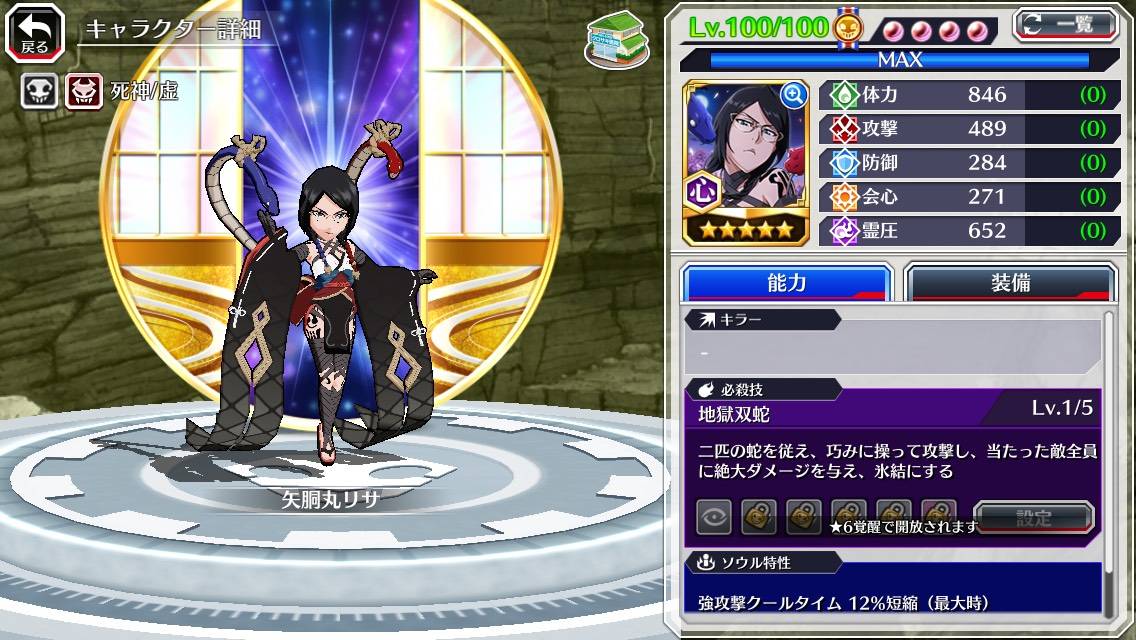Go back with the 戻る button

click(x=35, y=31)
